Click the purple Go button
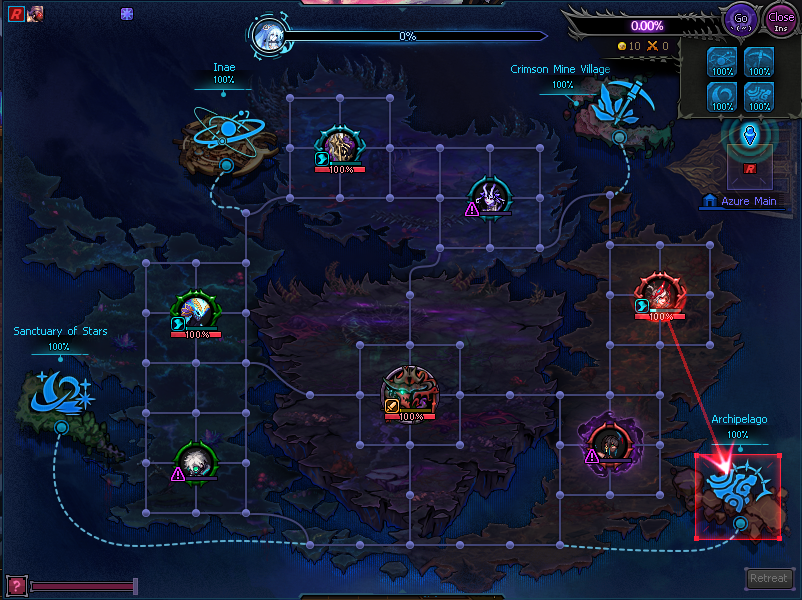 (741, 19)
